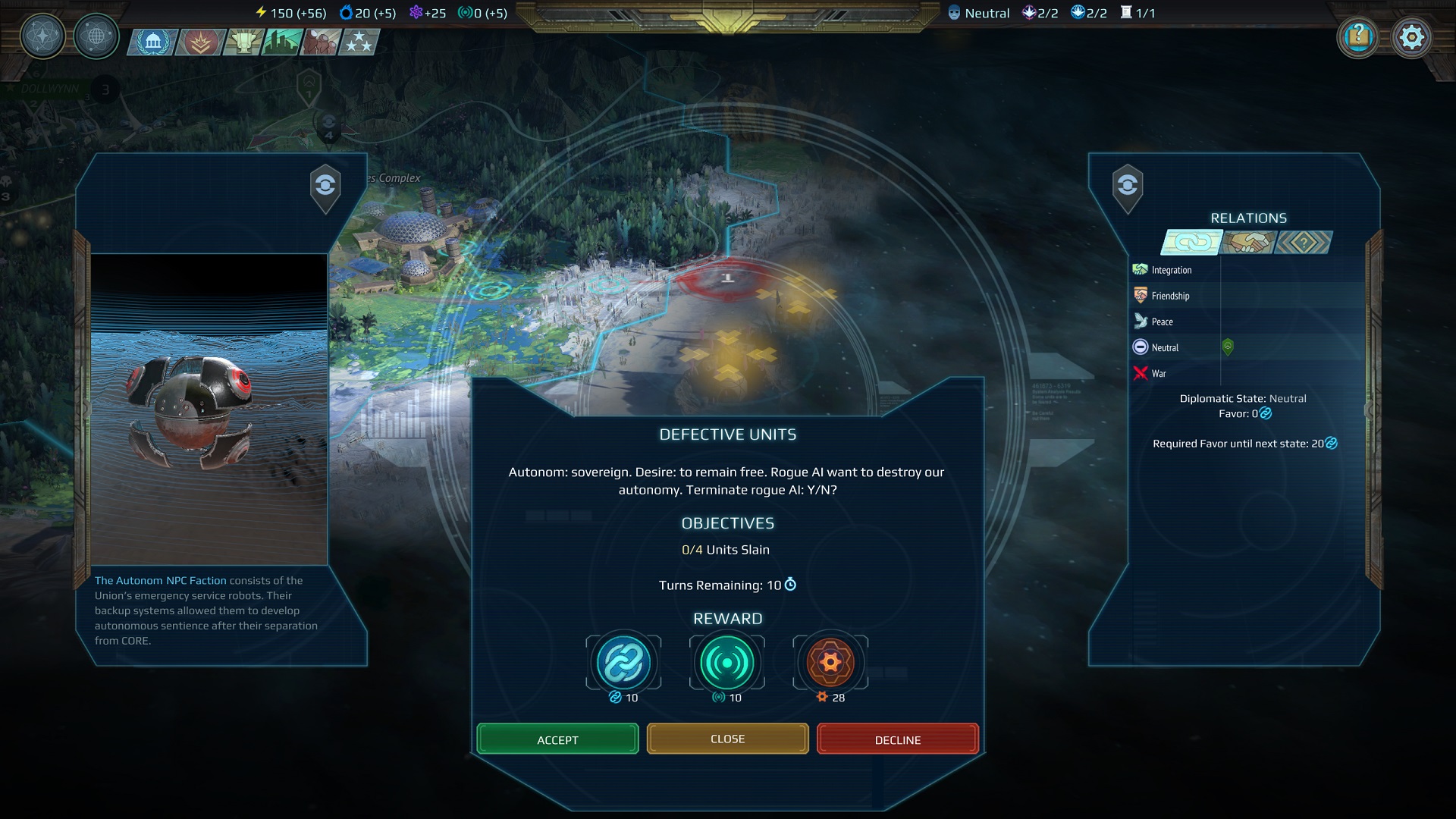Open the trophy toolbar icon
This screenshot has width=1456, height=819.
pyautogui.click(x=243, y=42)
